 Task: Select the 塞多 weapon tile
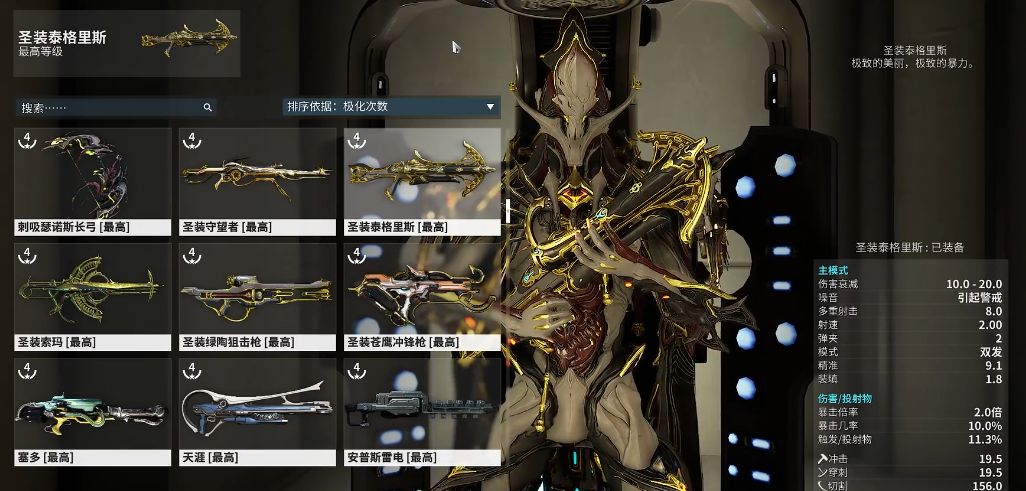(x=93, y=411)
